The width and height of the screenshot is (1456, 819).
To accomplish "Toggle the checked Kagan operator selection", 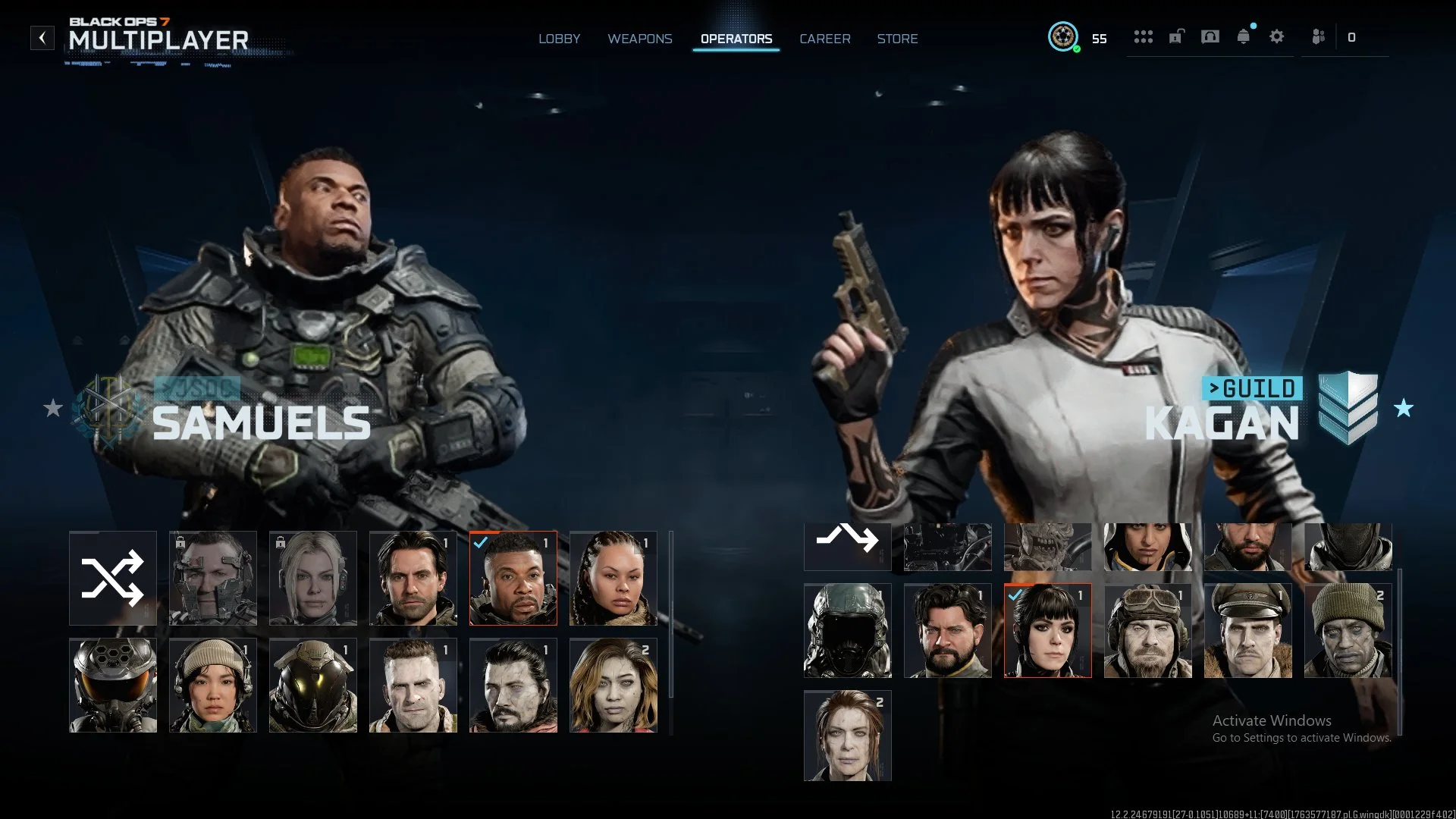I will 1047,630.
